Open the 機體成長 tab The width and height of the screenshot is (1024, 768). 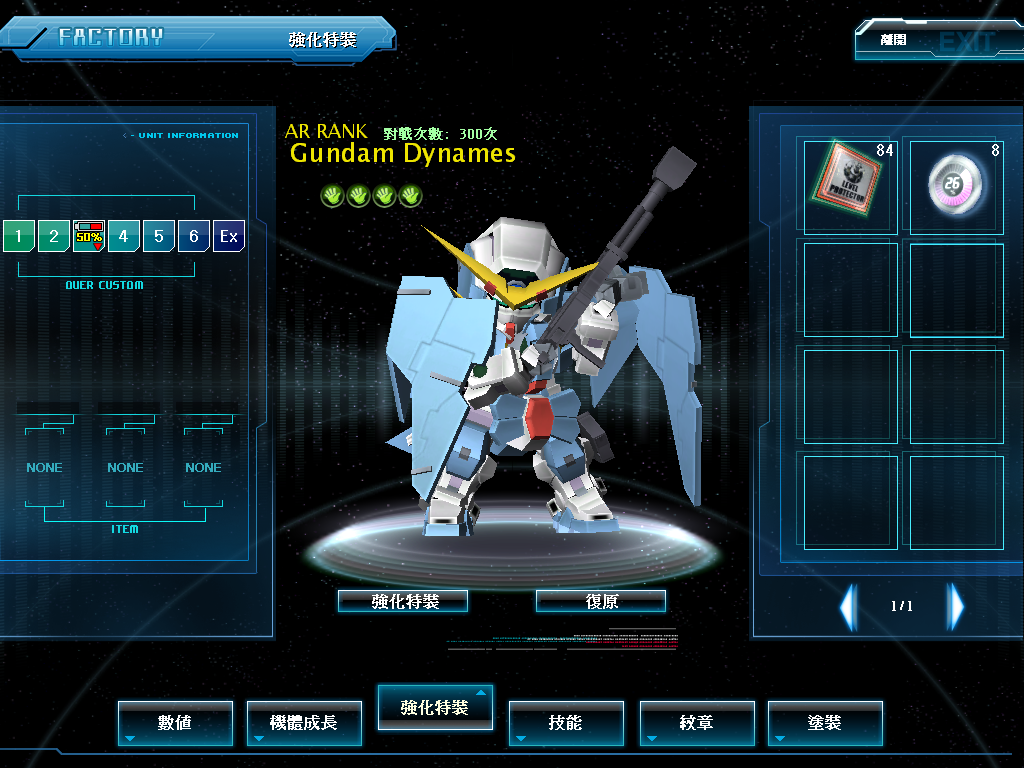(304, 723)
